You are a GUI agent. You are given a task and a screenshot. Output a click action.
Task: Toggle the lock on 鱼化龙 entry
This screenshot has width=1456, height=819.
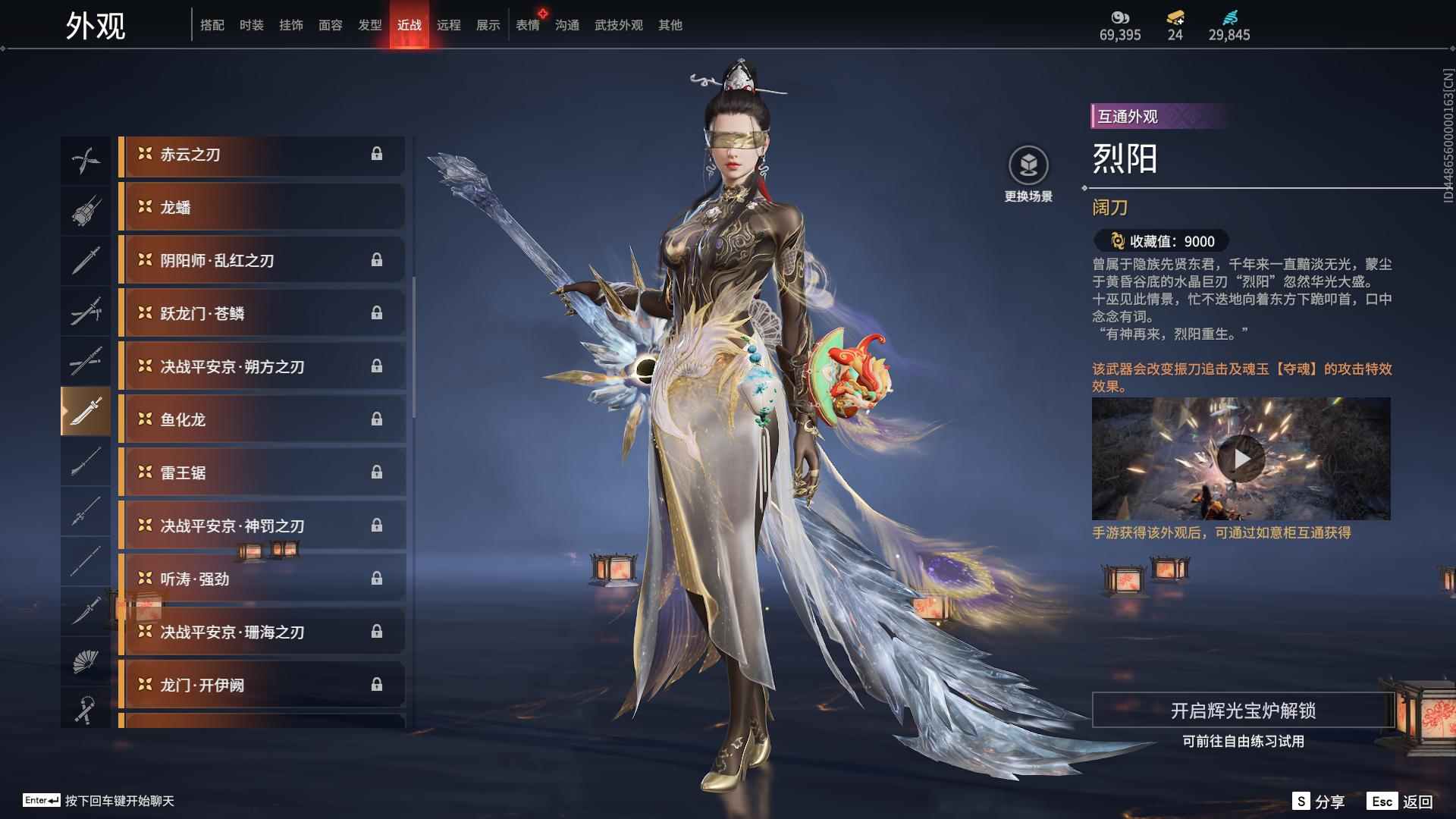click(x=377, y=419)
